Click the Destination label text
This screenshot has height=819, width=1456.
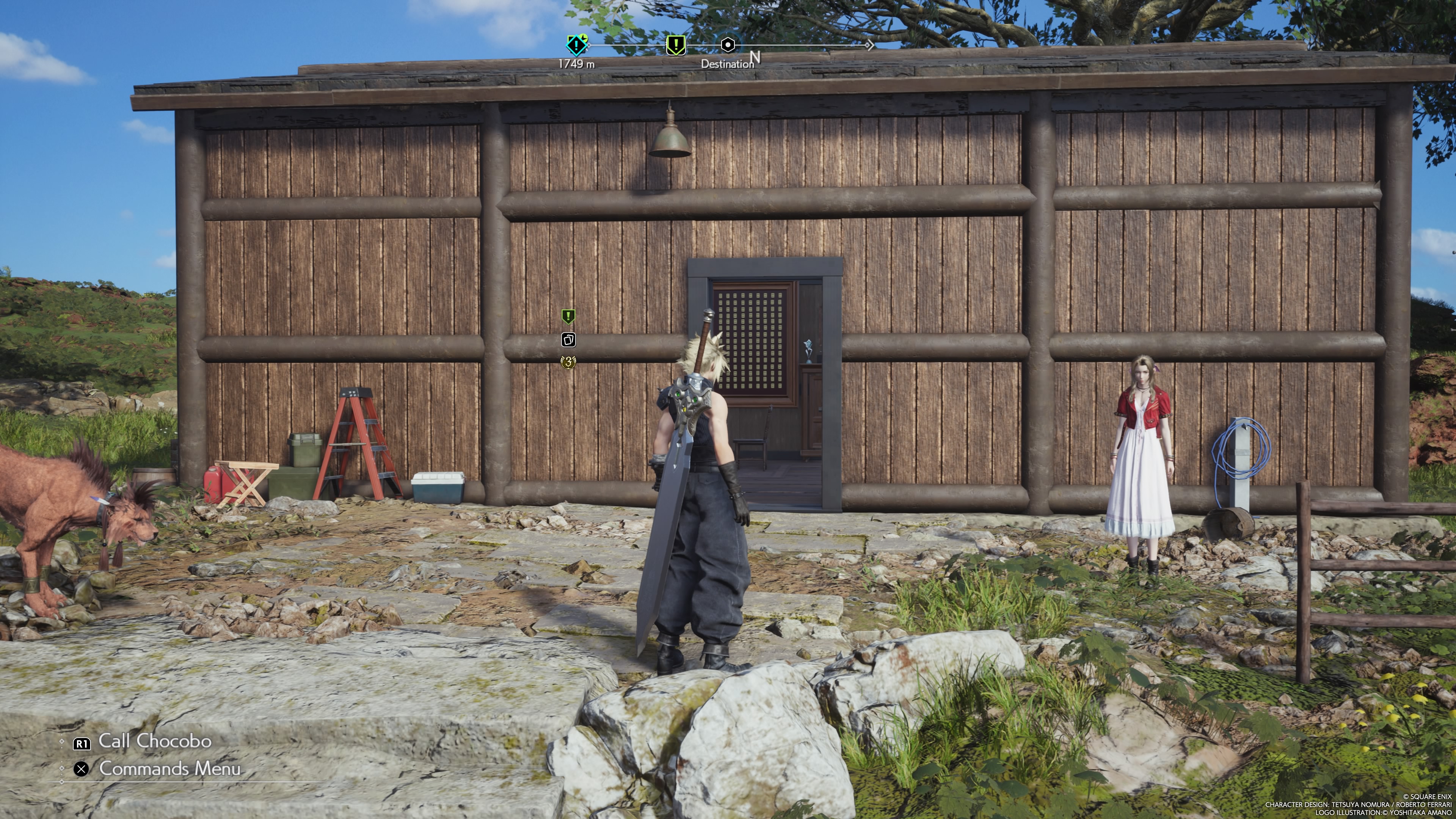click(x=726, y=64)
